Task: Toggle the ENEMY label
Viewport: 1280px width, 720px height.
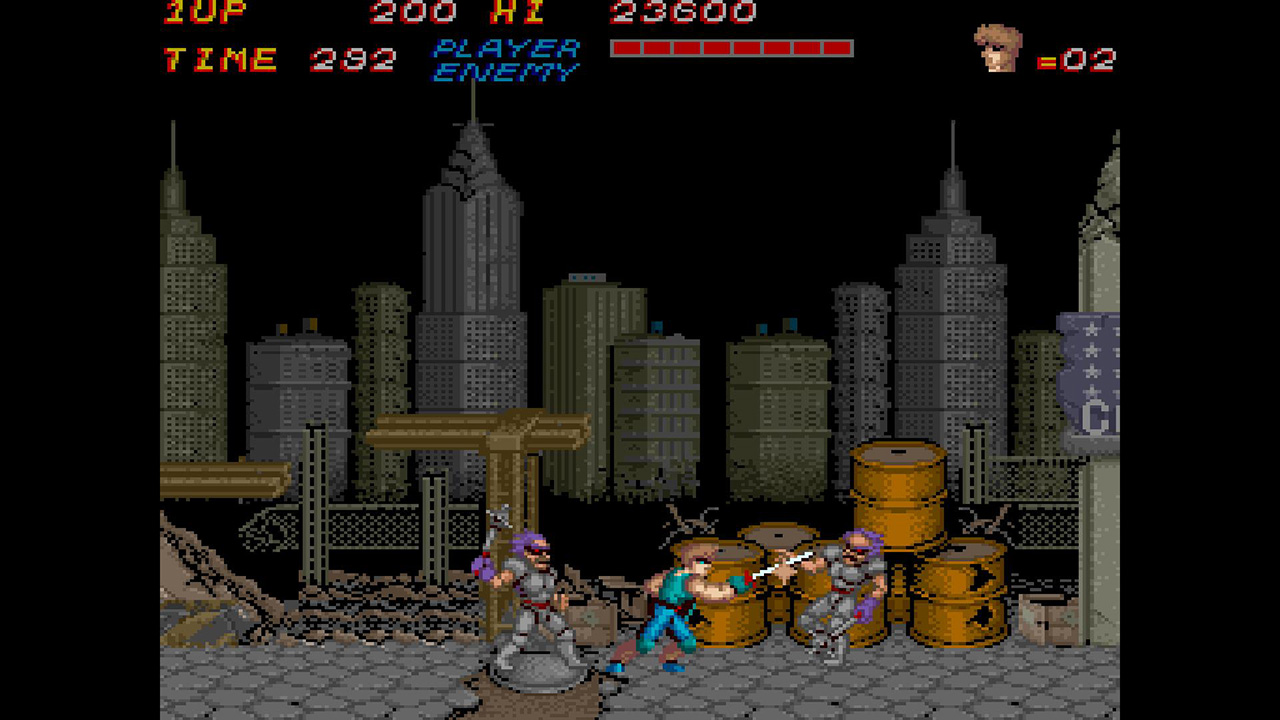Action: tap(505, 70)
